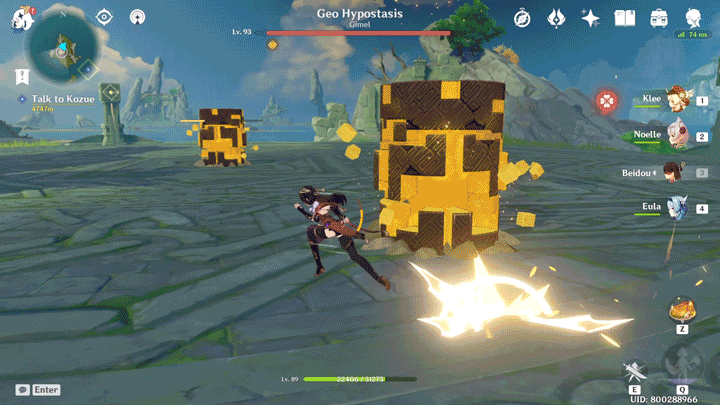Open the winged Battle Pass icon

(556, 18)
